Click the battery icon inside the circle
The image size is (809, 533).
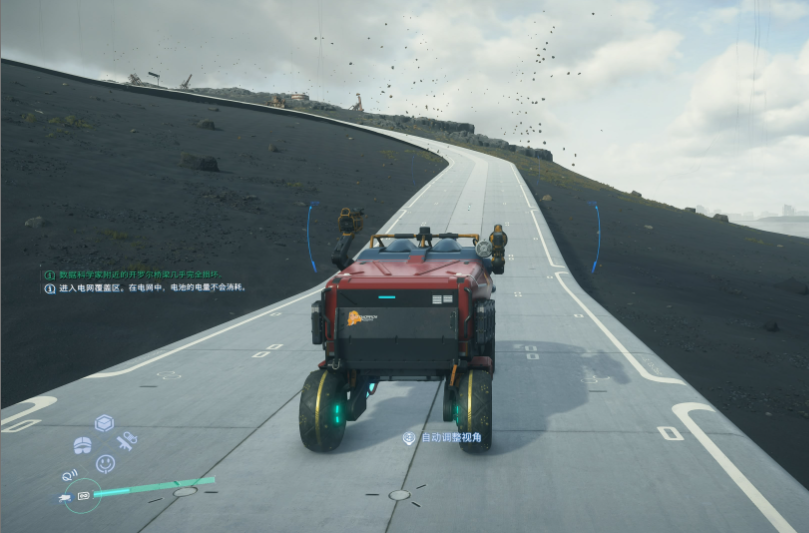(84, 495)
